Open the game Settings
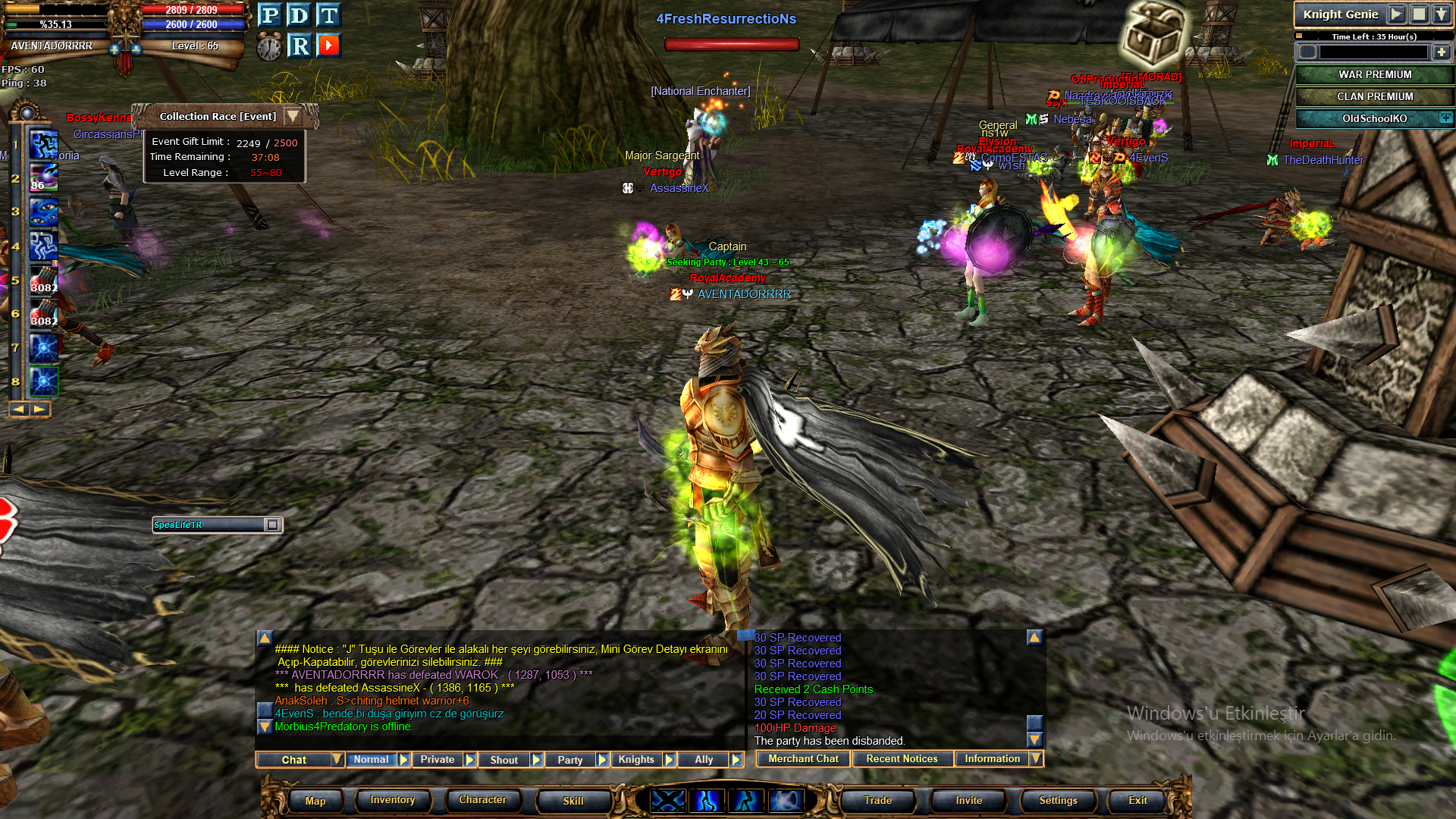The width and height of the screenshot is (1456, 819). click(x=1058, y=801)
